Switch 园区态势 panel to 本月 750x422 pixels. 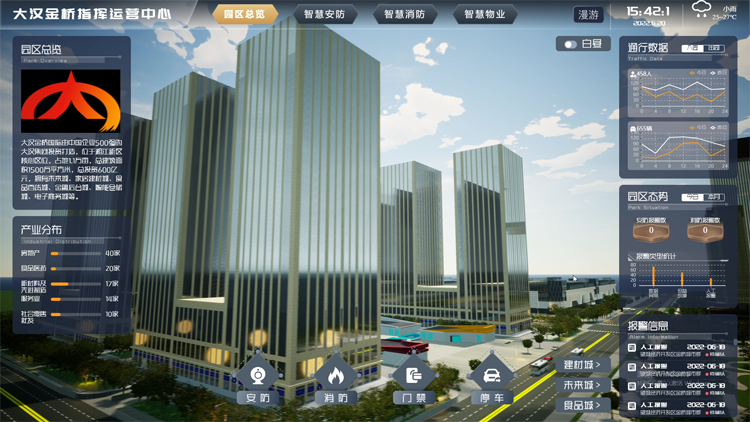(x=716, y=197)
